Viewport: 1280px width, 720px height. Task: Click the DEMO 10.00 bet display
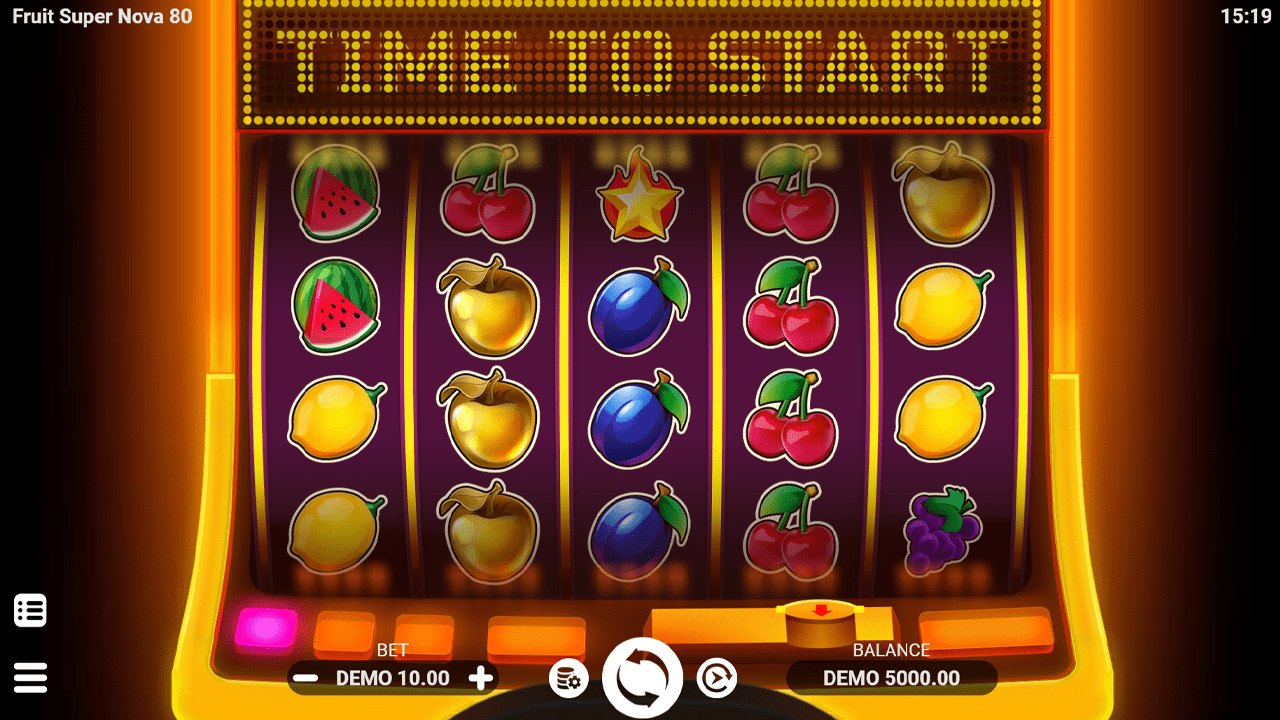[x=393, y=678]
